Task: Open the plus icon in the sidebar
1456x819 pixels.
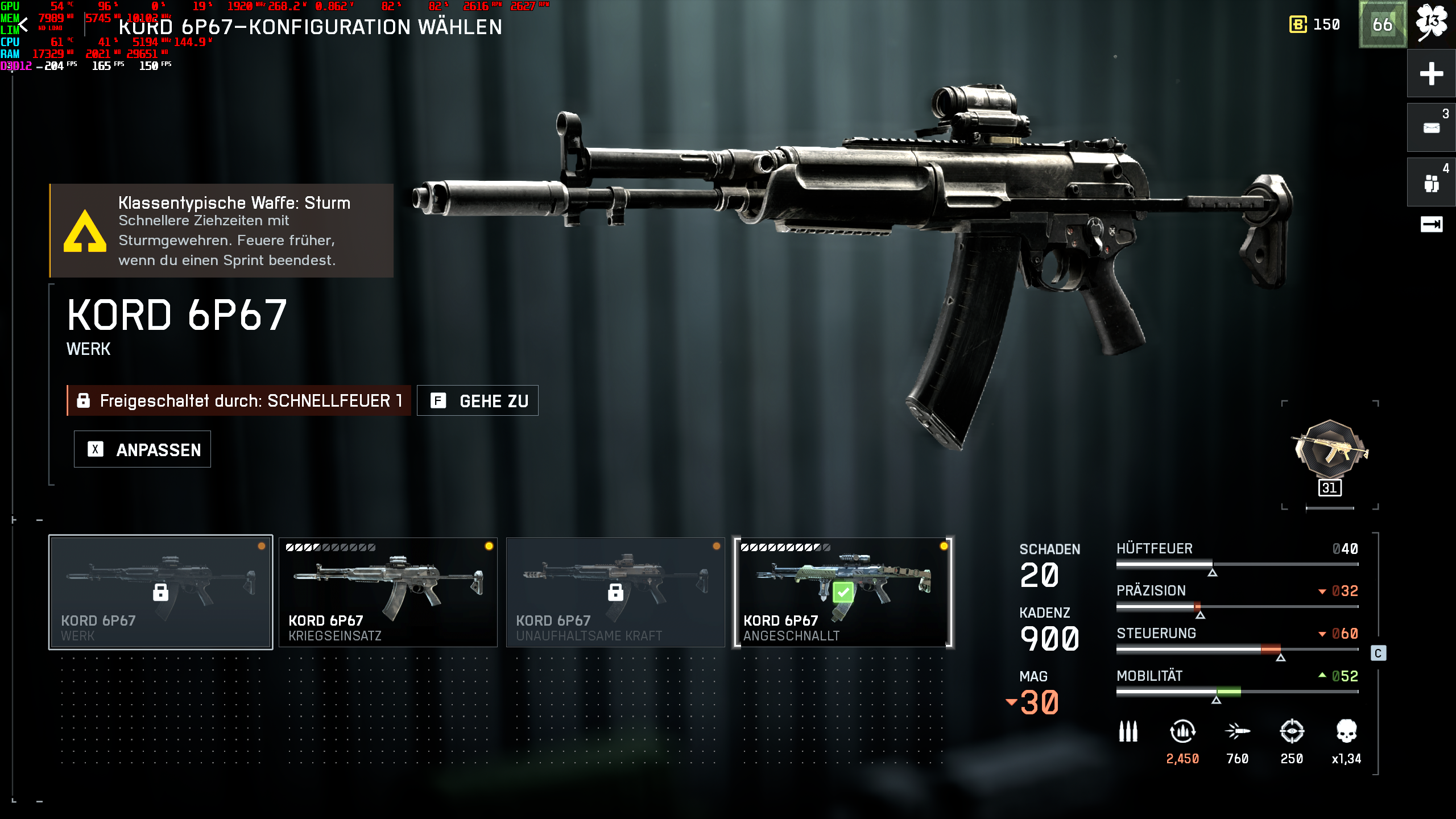Action: (x=1431, y=73)
